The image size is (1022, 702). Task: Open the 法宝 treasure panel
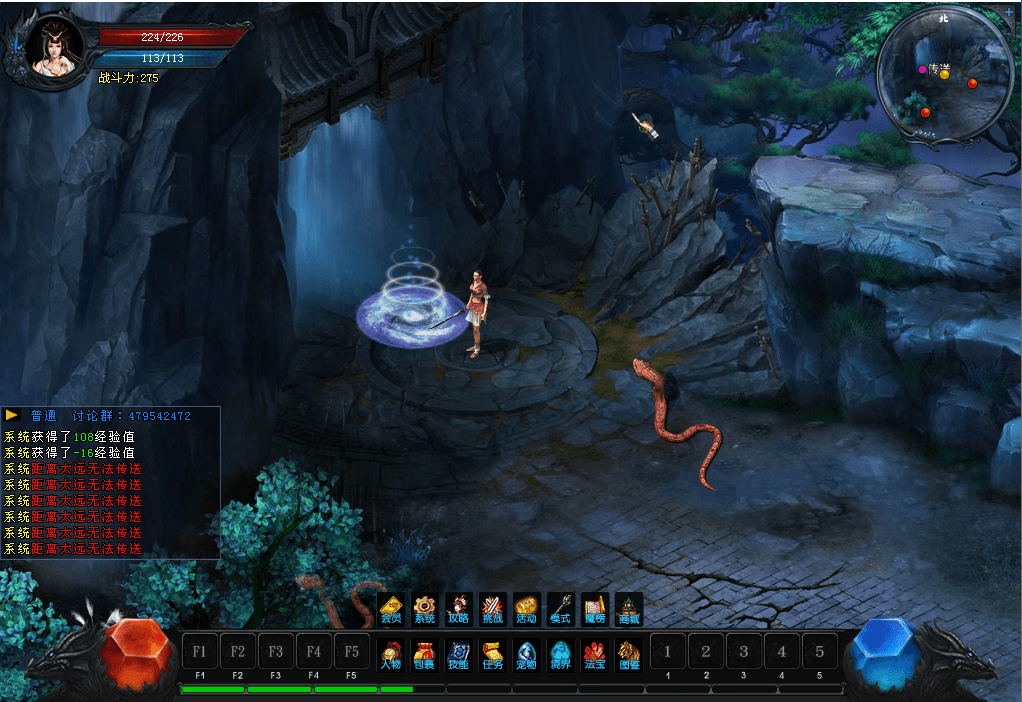(595, 654)
